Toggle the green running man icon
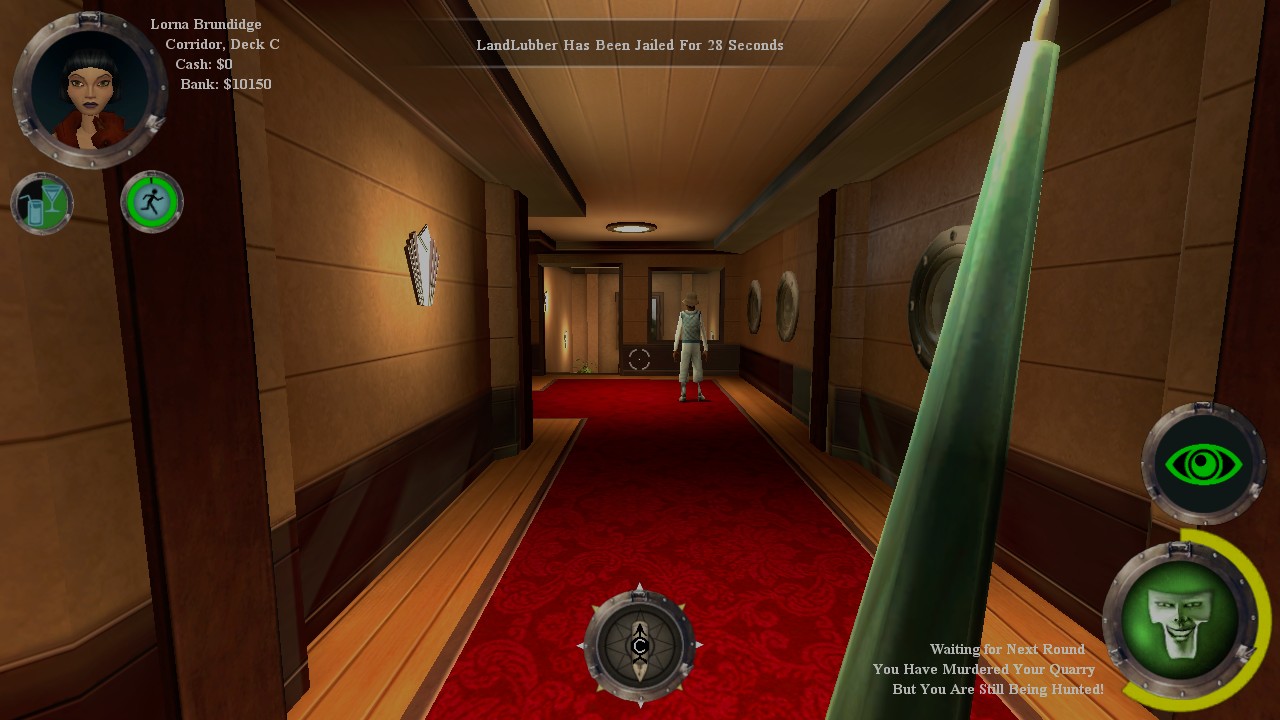1280x720 pixels. tap(152, 202)
